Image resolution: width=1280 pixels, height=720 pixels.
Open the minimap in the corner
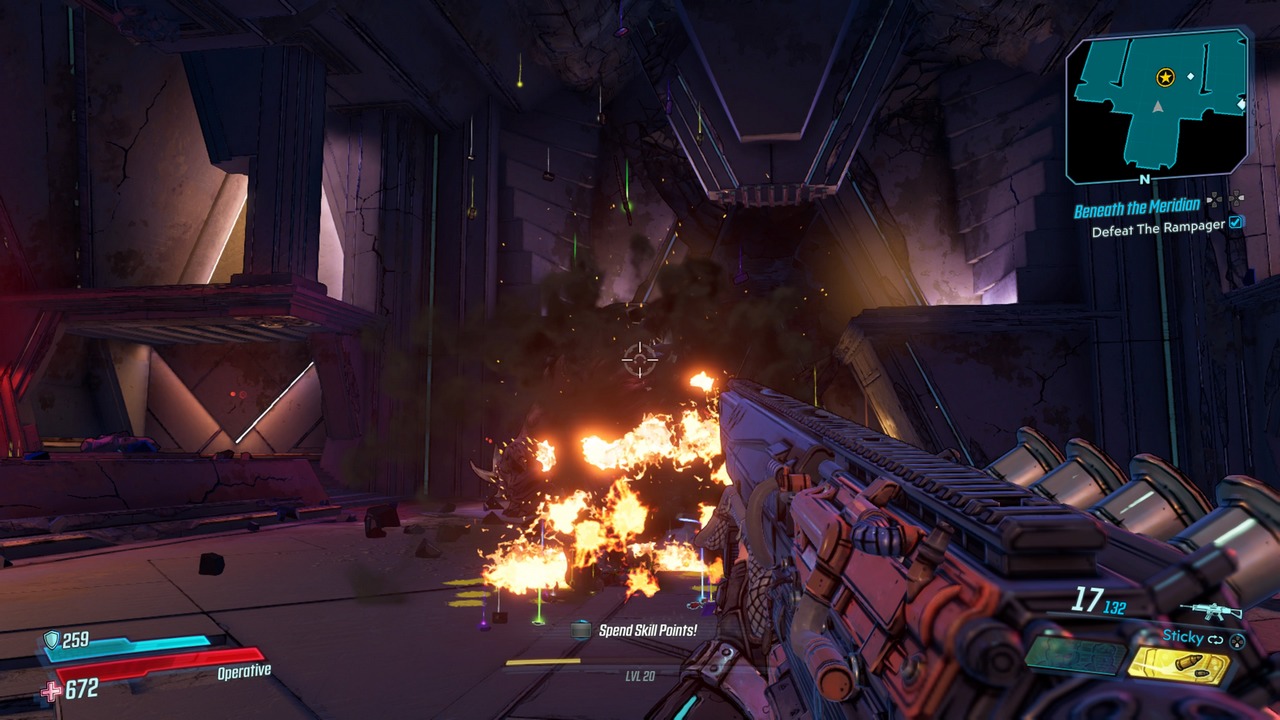tap(1157, 106)
